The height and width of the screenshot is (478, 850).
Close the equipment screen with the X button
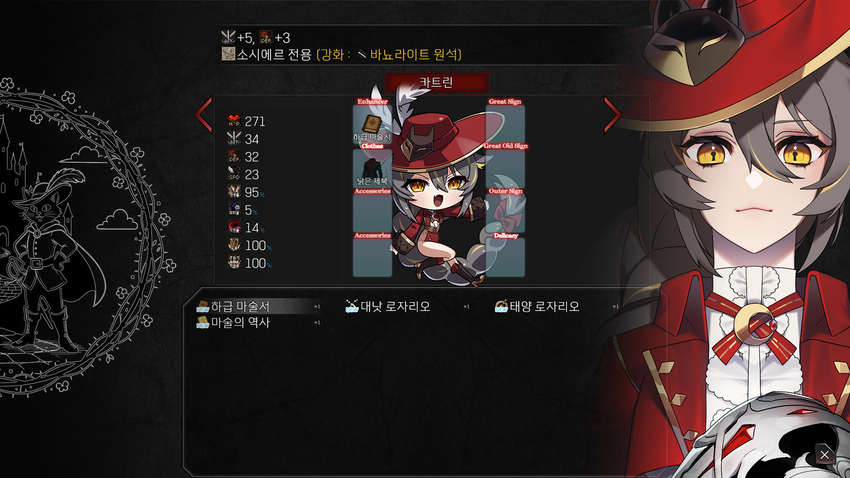[824, 455]
